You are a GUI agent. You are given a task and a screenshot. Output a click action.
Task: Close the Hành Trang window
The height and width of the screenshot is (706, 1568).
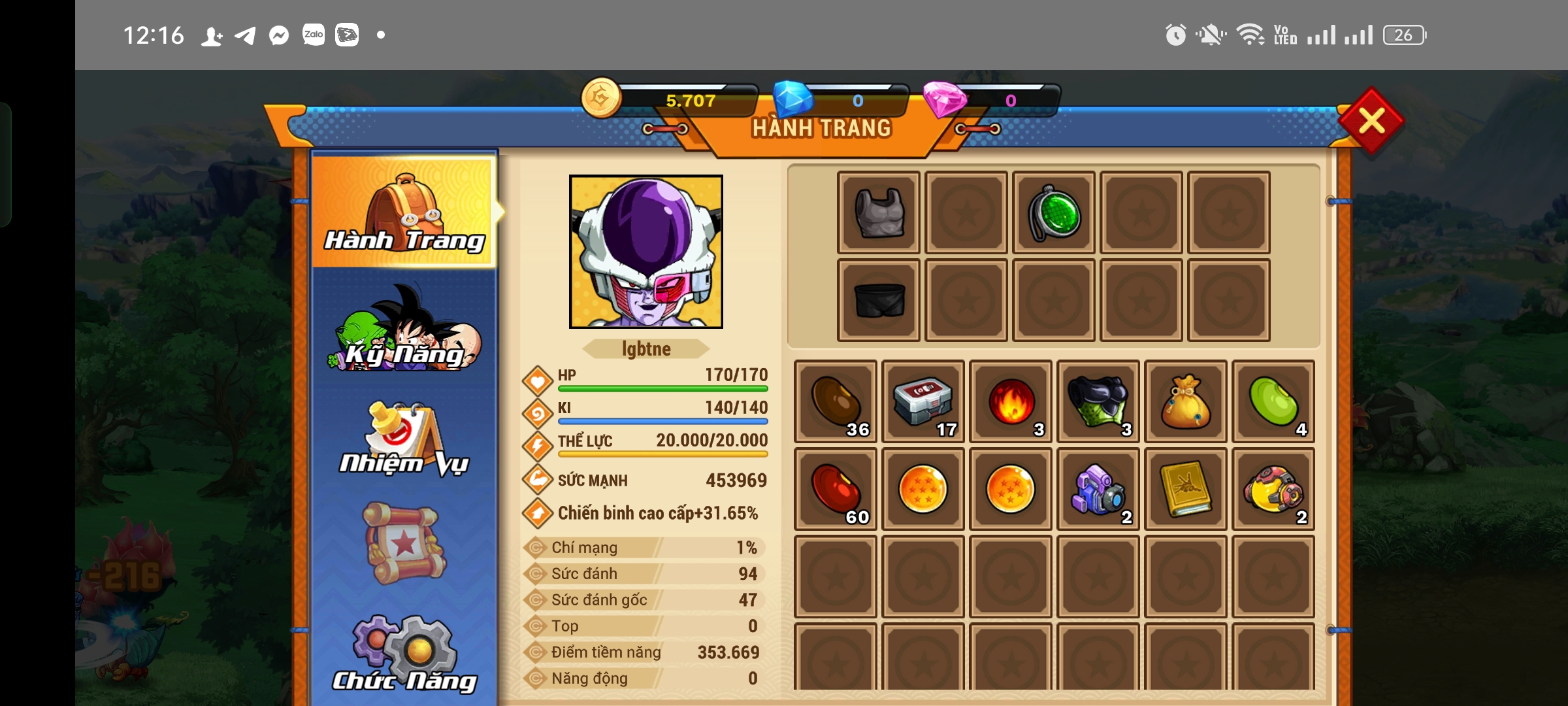(1371, 121)
